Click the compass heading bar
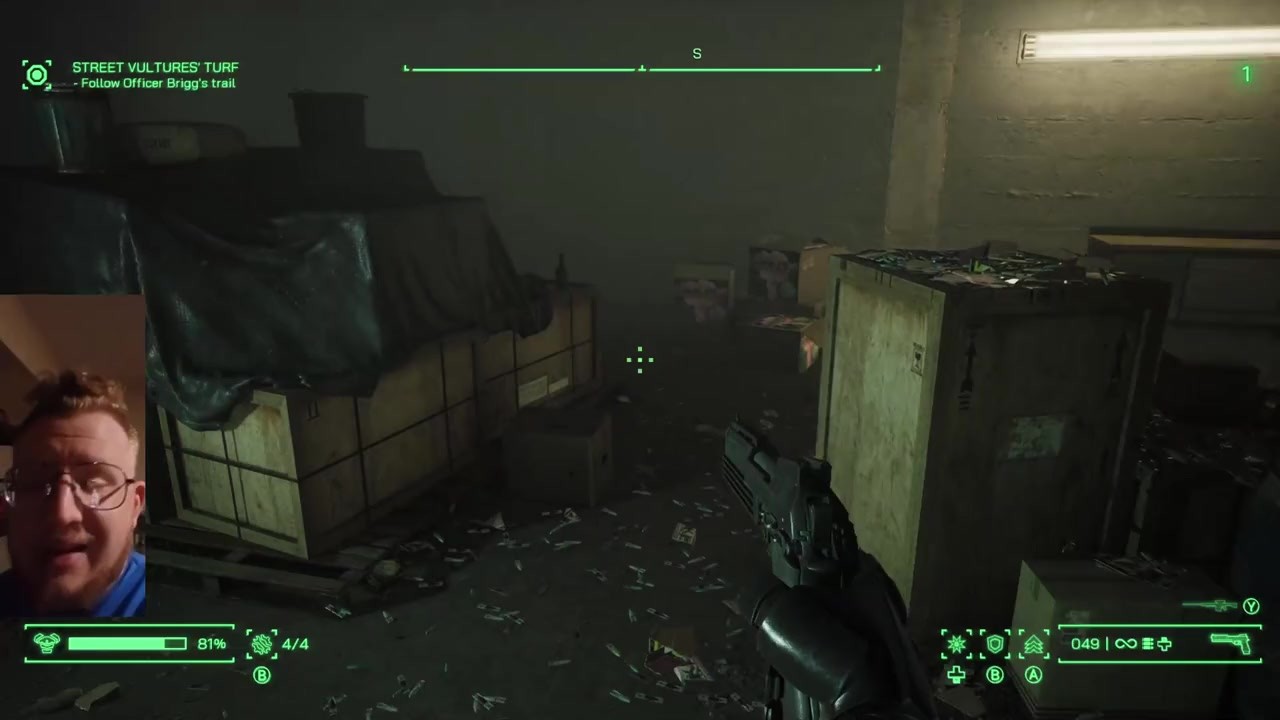The width and height of the screenshot is (1280, 720). click(642, 68)
